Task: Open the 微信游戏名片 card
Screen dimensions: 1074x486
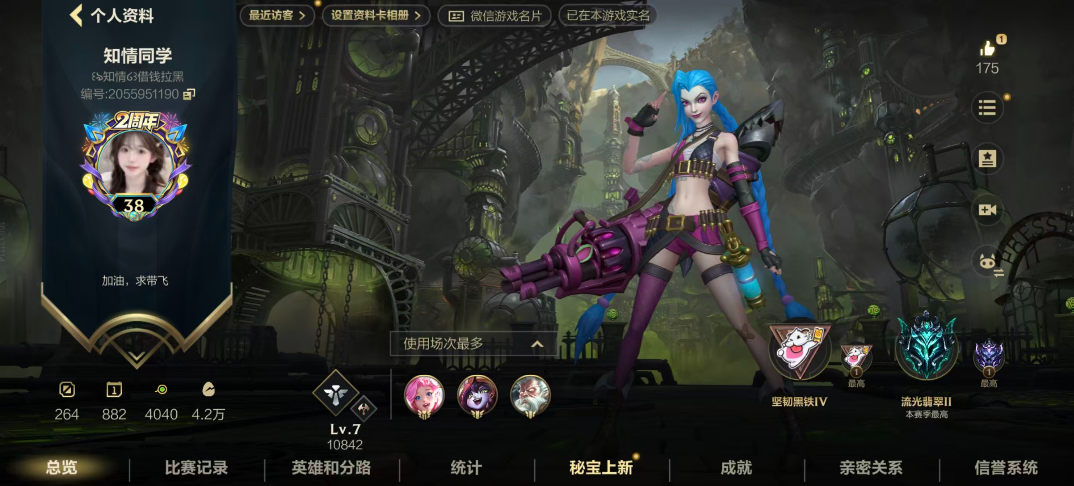Action: [495, 15]
